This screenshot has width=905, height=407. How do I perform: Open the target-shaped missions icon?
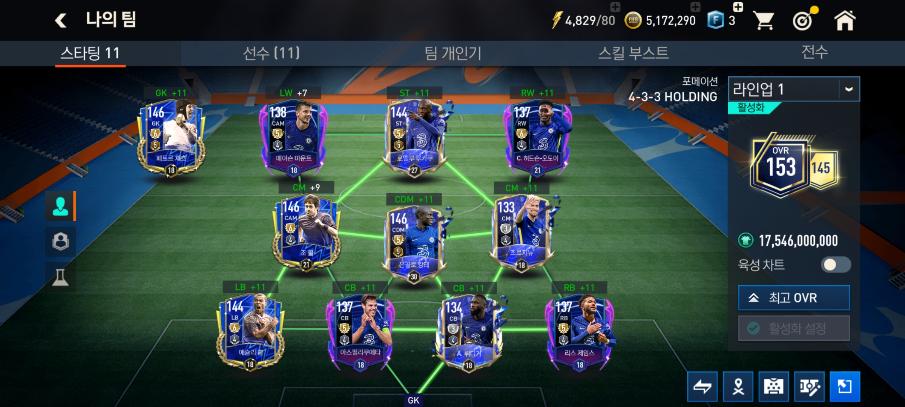click(x=802, y=20)
